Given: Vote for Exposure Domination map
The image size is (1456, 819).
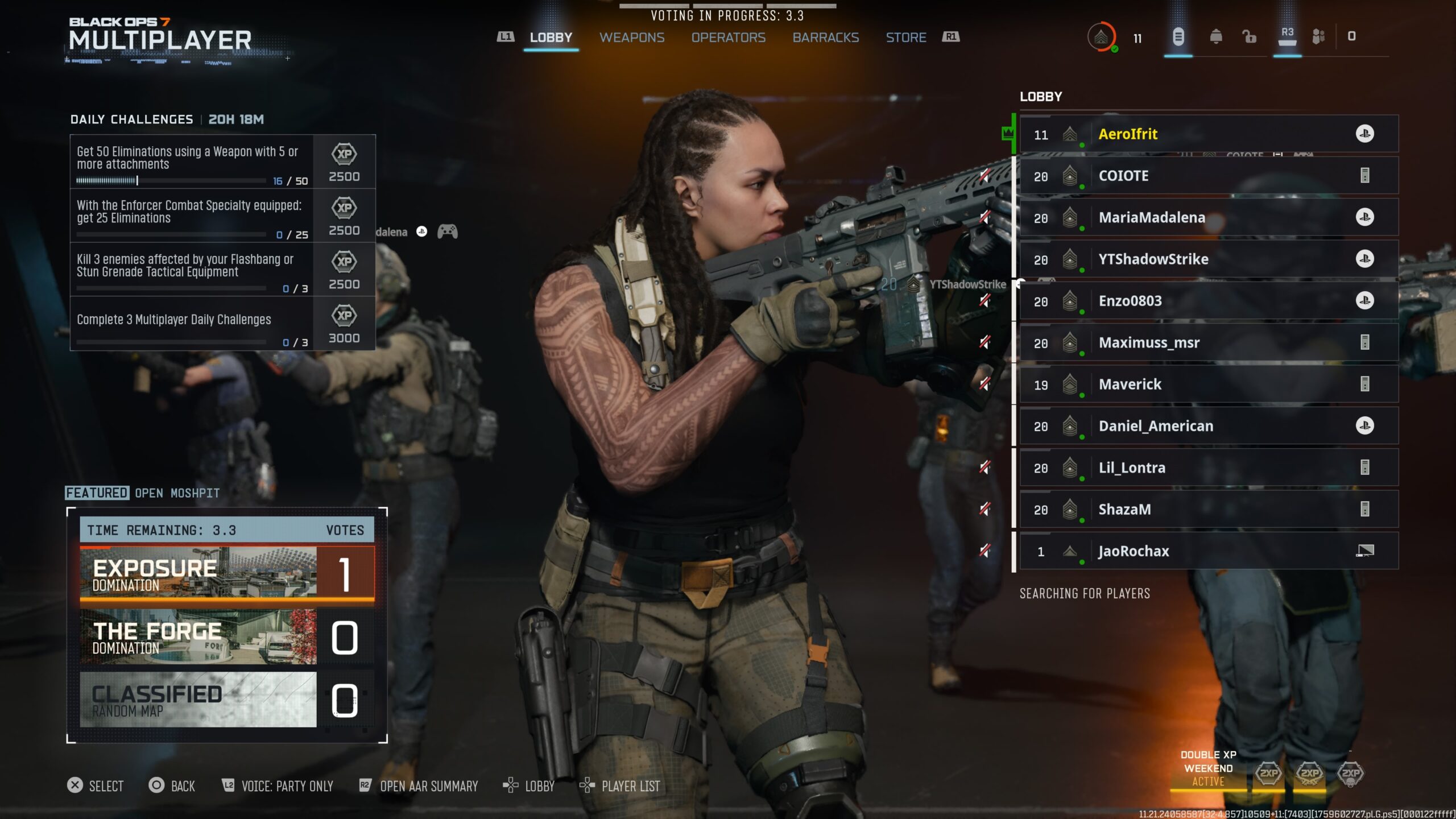Looking at the screenshot, I should [x=226, y=574].
